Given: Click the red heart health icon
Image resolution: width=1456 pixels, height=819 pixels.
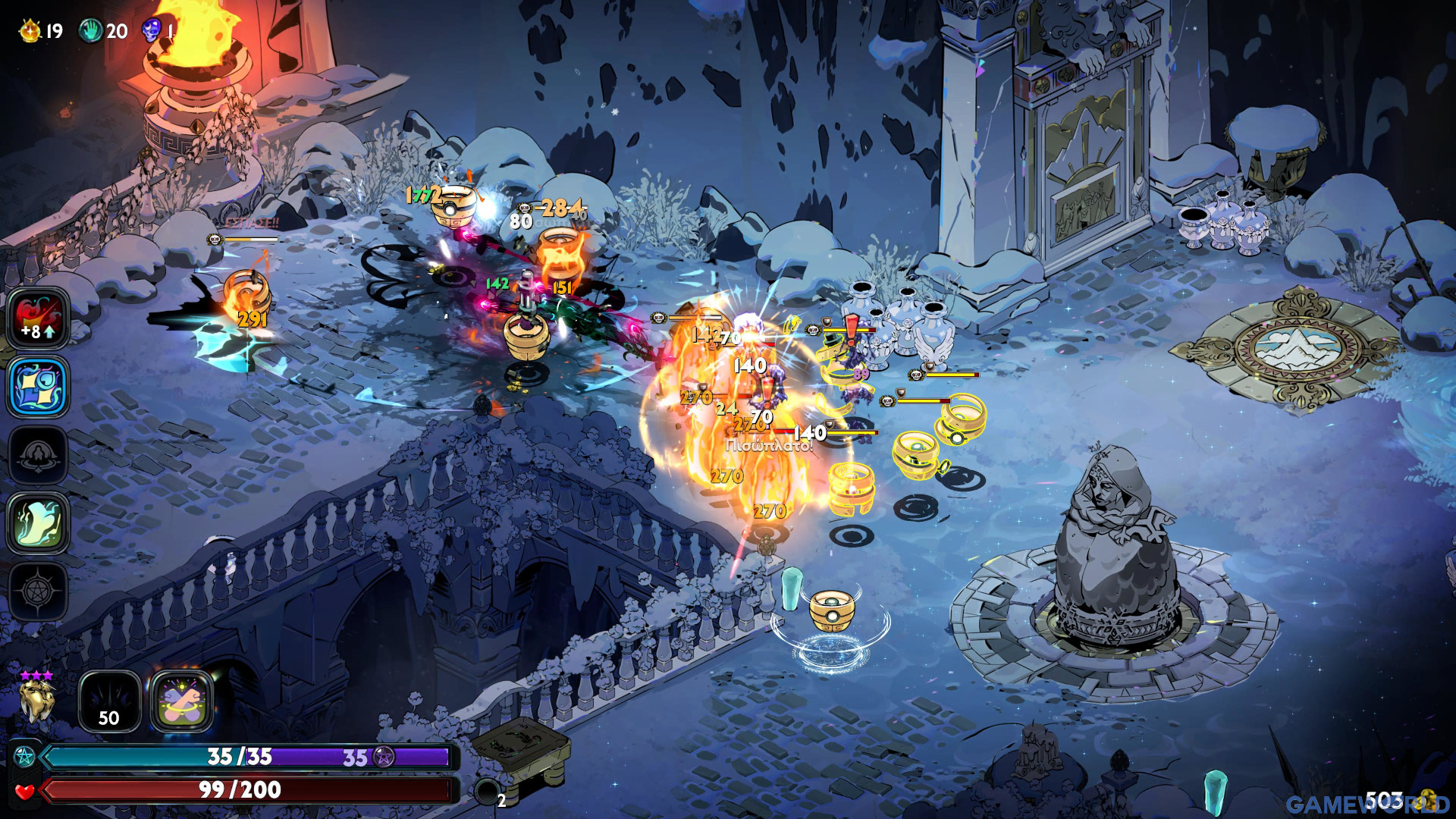Looking at the screenshot, I should [x=24, y=791].
